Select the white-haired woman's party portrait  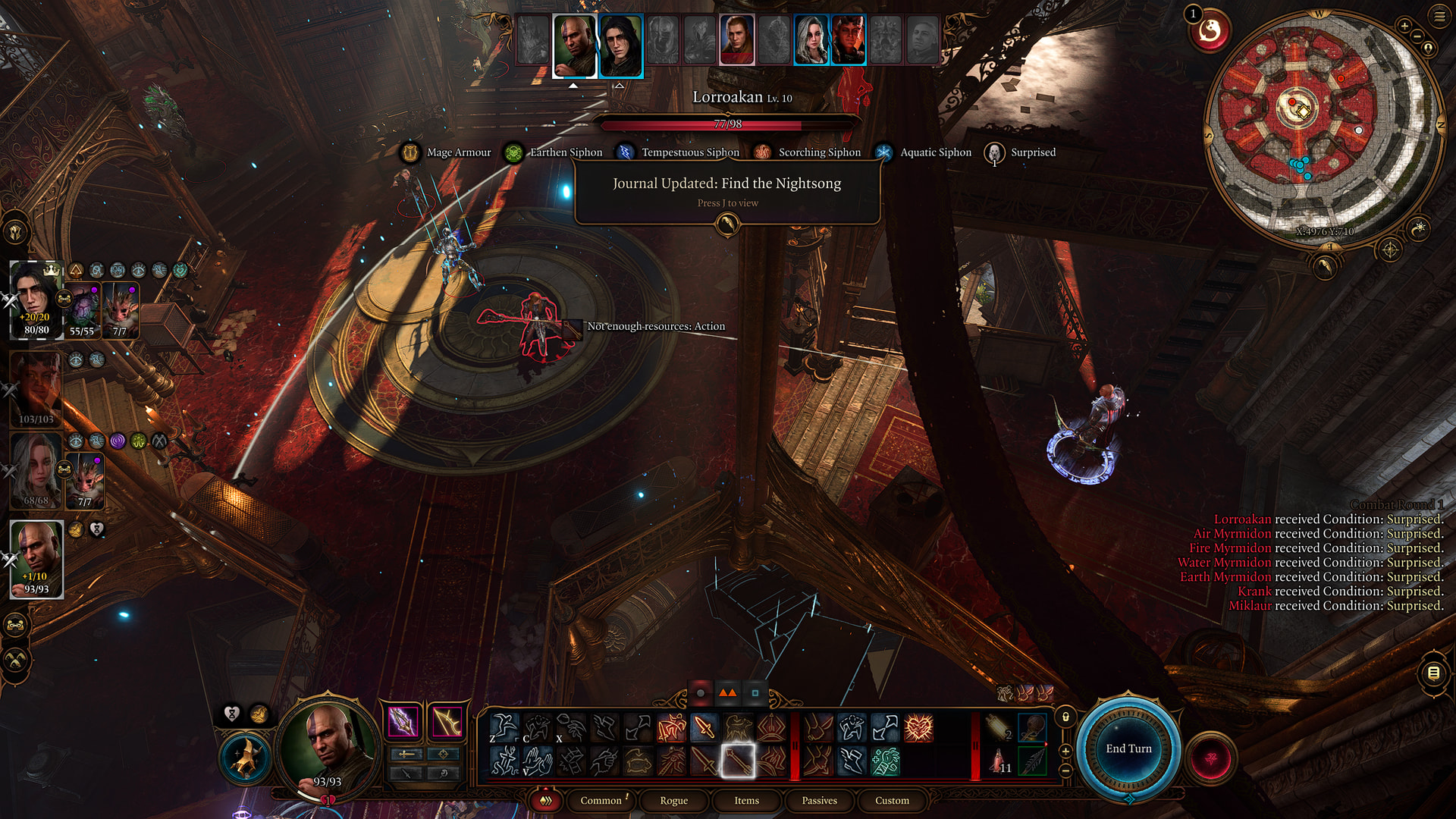[36, 472]
